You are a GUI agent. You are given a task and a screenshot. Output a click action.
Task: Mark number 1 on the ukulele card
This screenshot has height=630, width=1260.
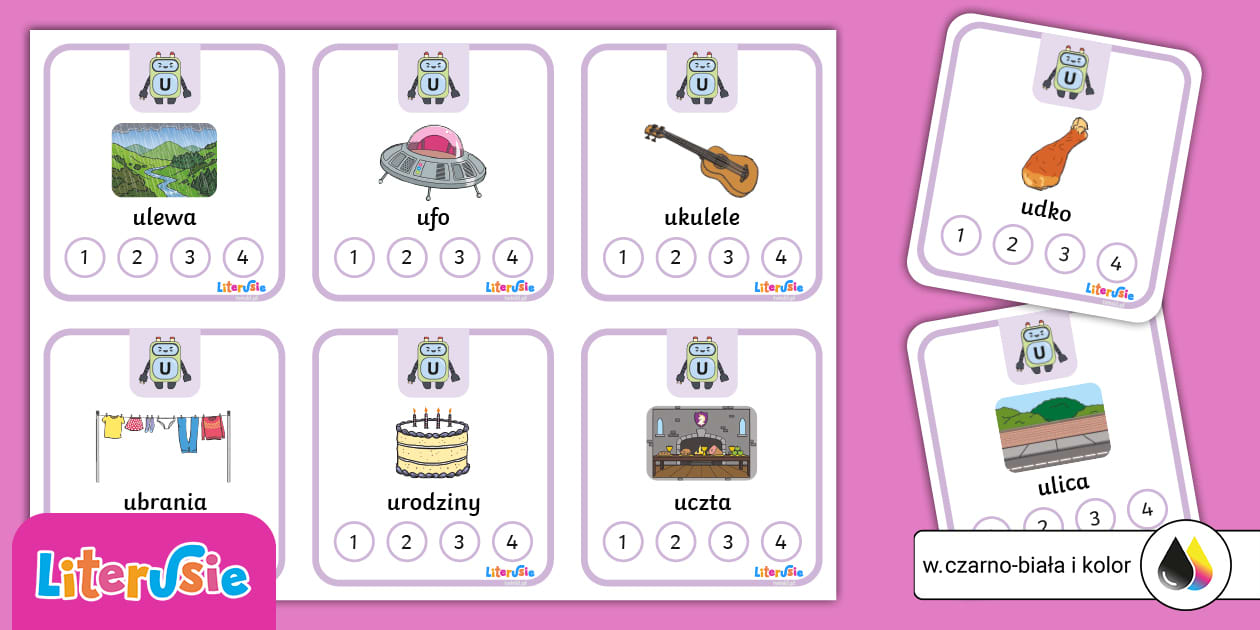point(623,258)
